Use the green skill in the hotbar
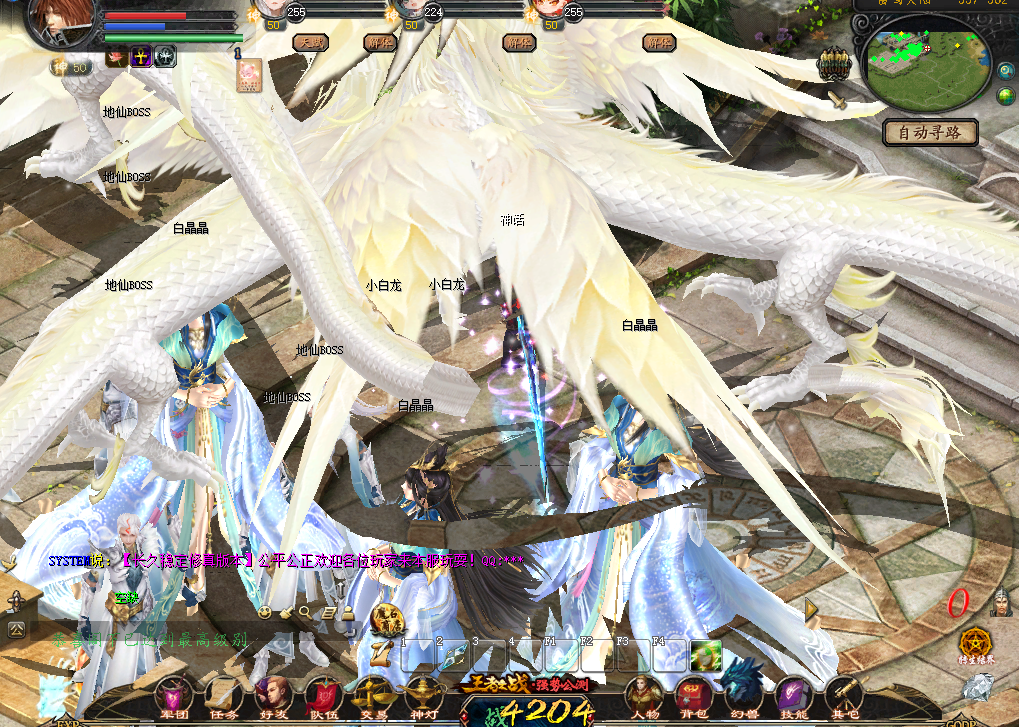The width and height of the screenshot is (1019, 727). click(706, 655)
